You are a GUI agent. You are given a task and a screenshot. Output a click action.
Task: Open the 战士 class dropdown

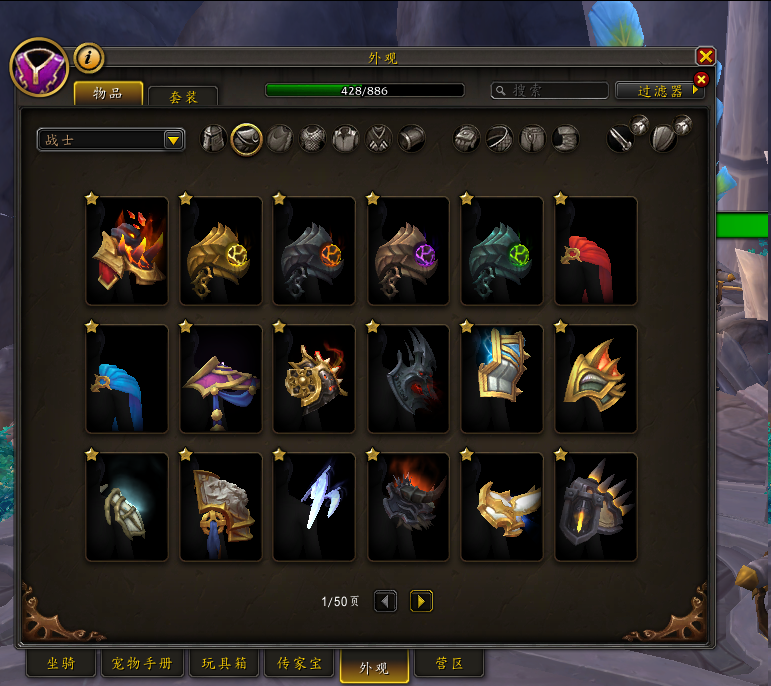tap(111, 140)
